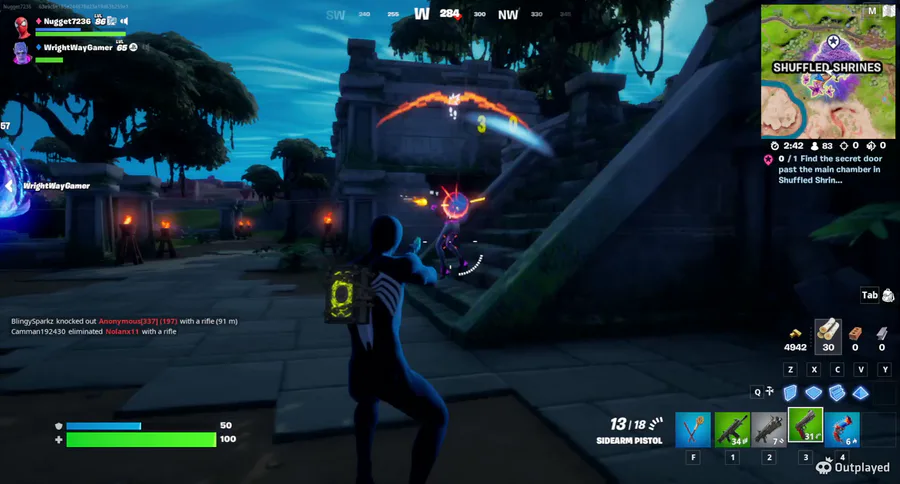Screen dimensions: 900x484
Task: Switch to the gray shotgun slot
Action: [x=768, y=429]
